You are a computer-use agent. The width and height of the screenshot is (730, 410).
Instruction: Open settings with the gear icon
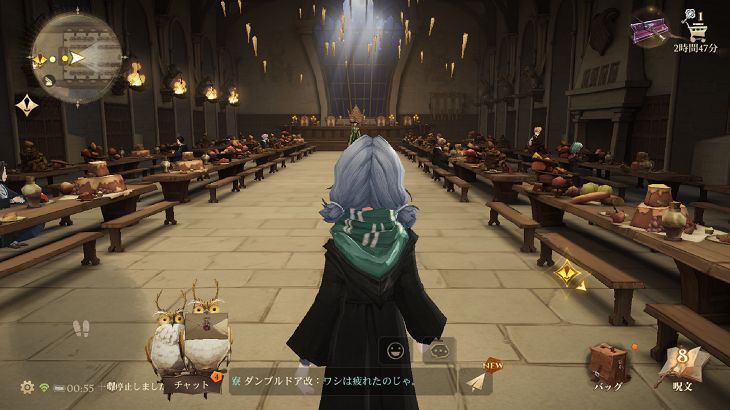point(27,386)
